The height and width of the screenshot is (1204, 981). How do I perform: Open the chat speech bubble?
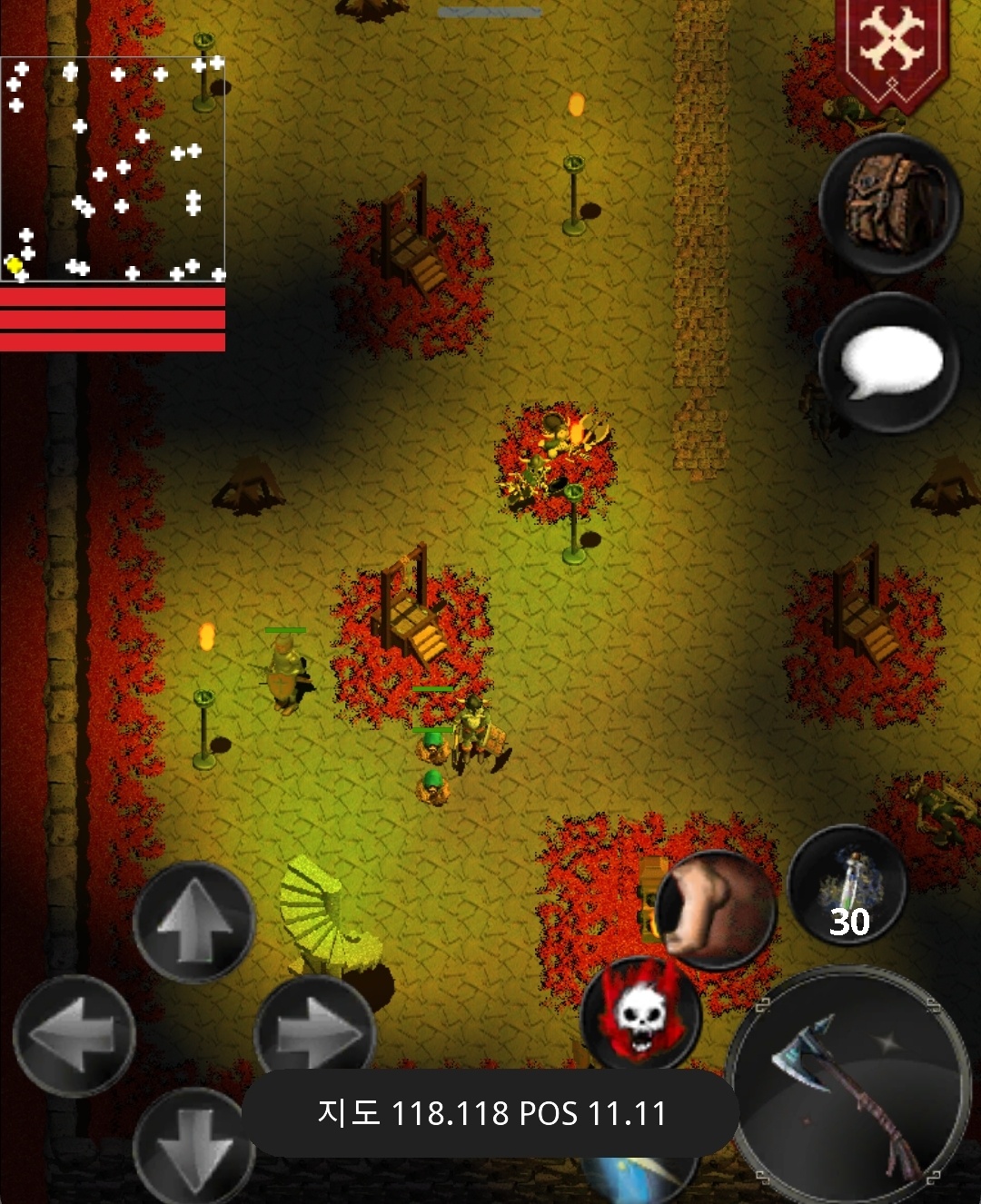(x=890, y=363)
